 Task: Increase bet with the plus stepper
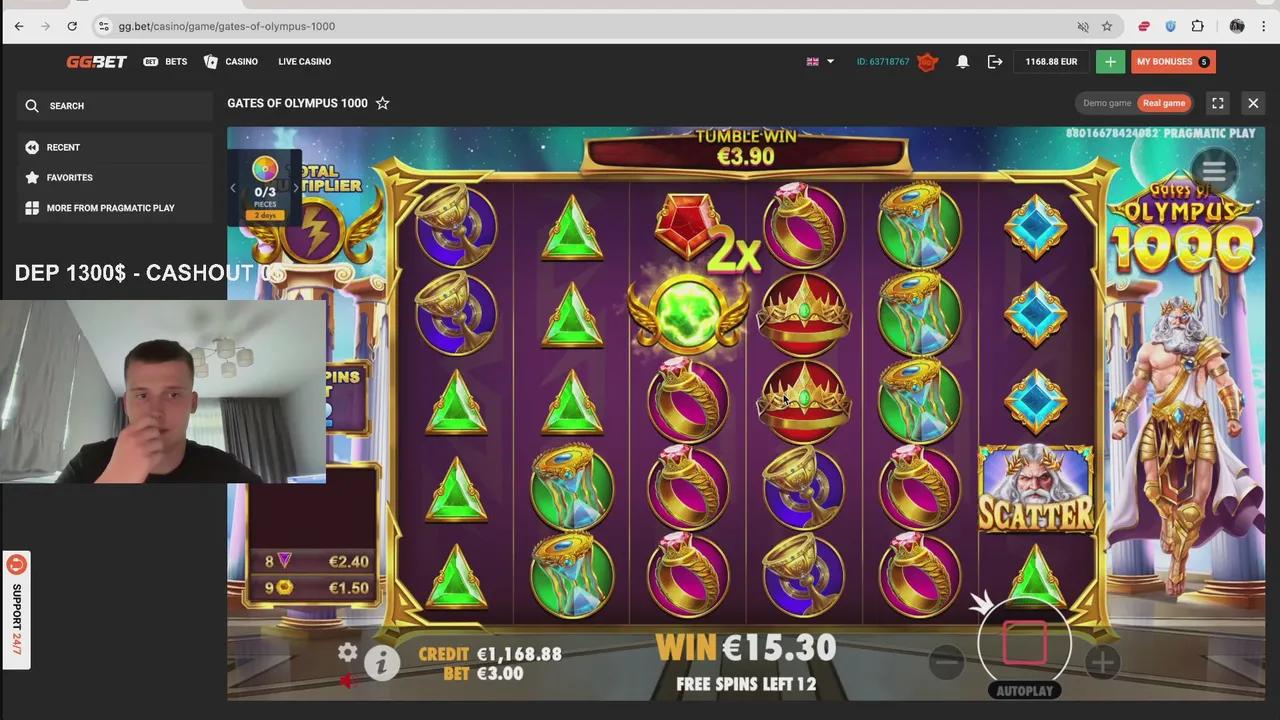point(1101,662)
